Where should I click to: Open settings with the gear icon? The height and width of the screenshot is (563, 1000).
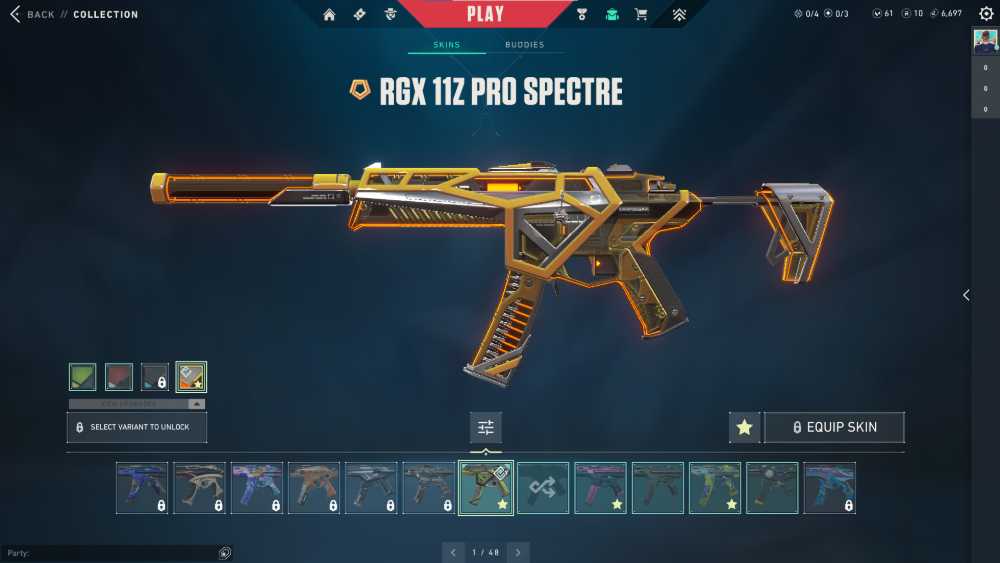coord(986,14)
